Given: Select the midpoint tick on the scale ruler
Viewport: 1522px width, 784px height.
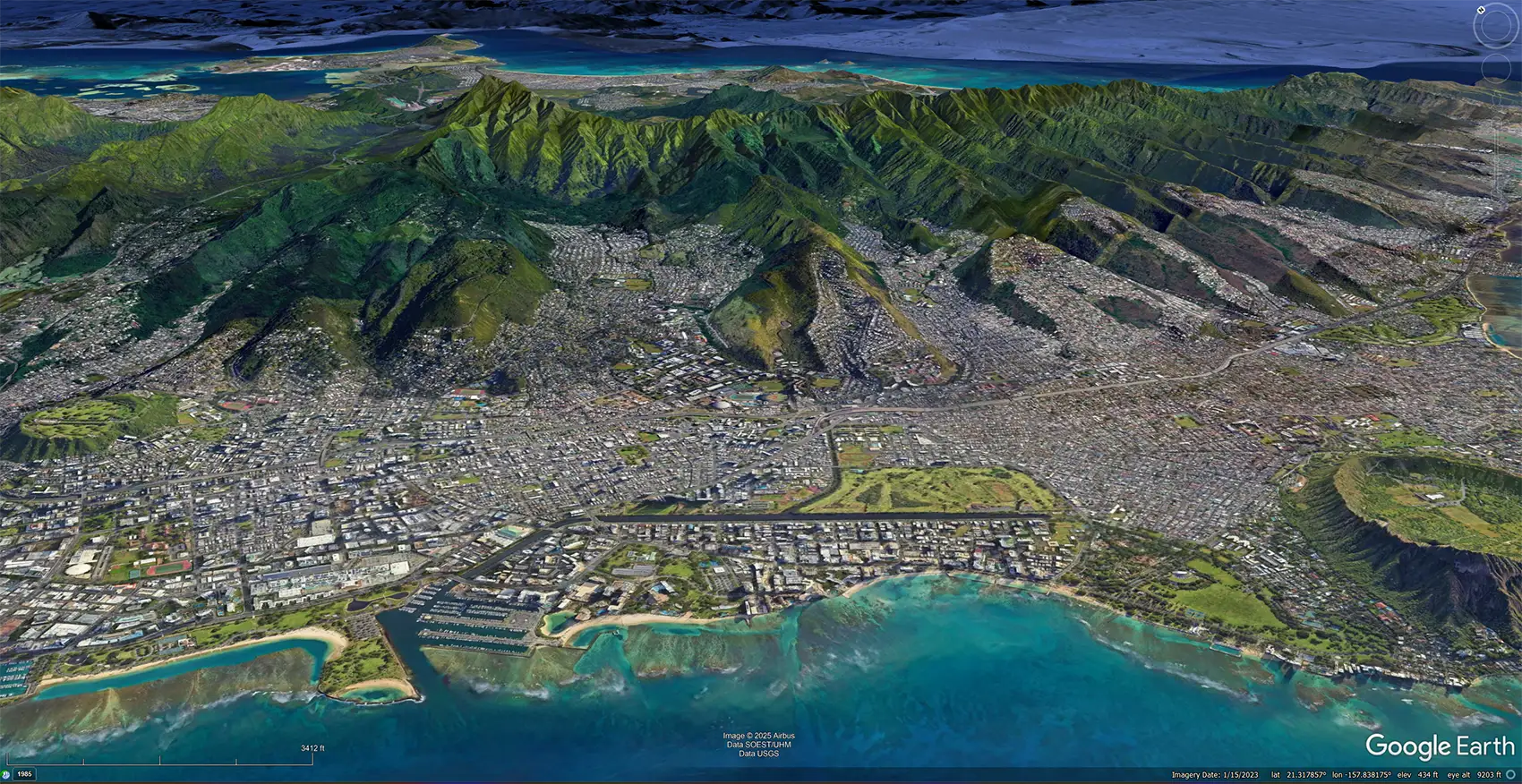Looking at the screenshot, I should click(158, 763).
